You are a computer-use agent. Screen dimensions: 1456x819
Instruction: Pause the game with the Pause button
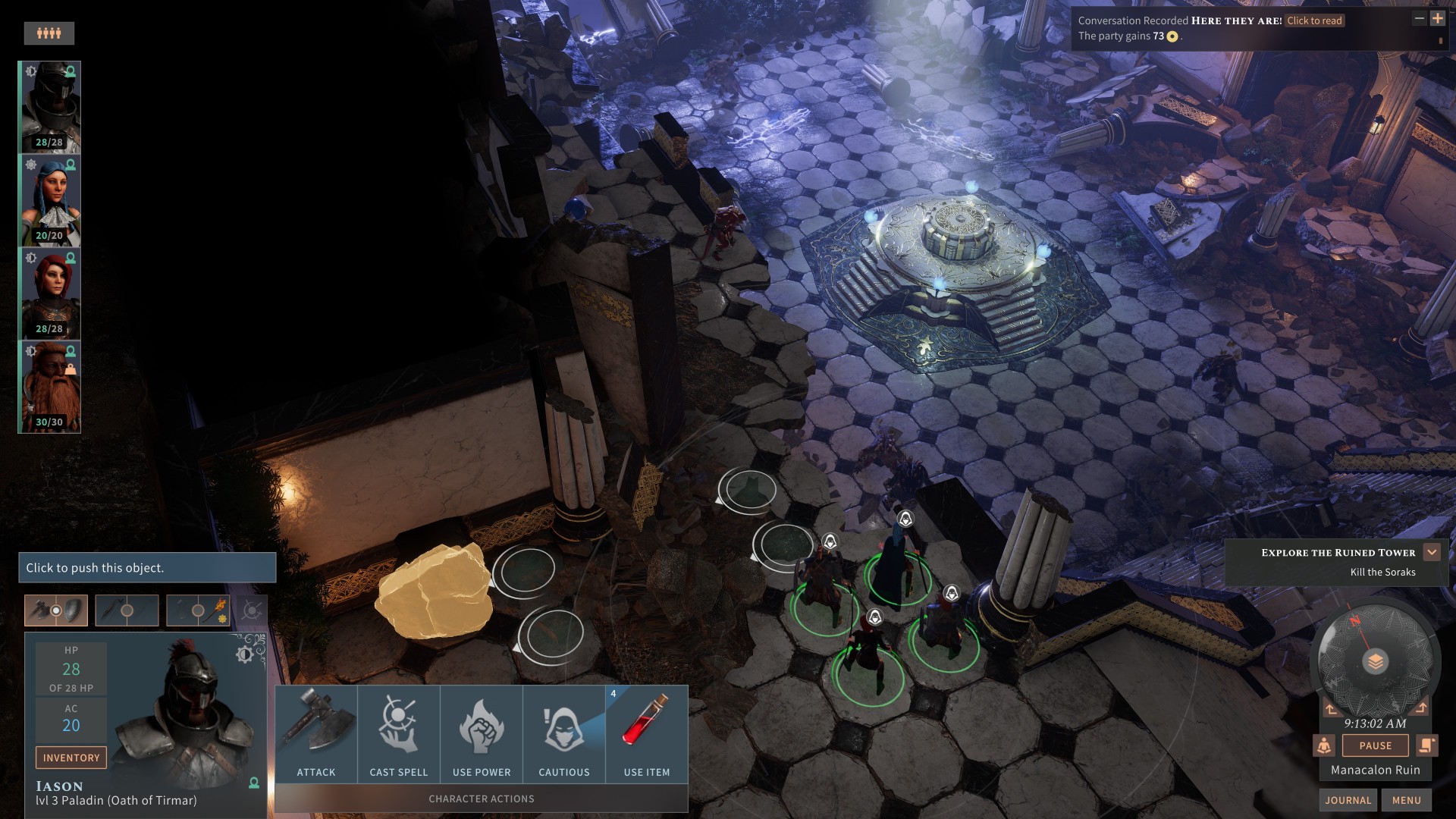(1375, 745)
